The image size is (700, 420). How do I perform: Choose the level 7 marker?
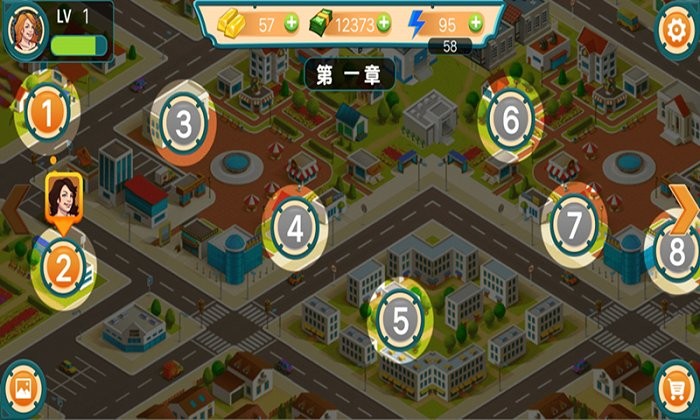coord(573,225)
